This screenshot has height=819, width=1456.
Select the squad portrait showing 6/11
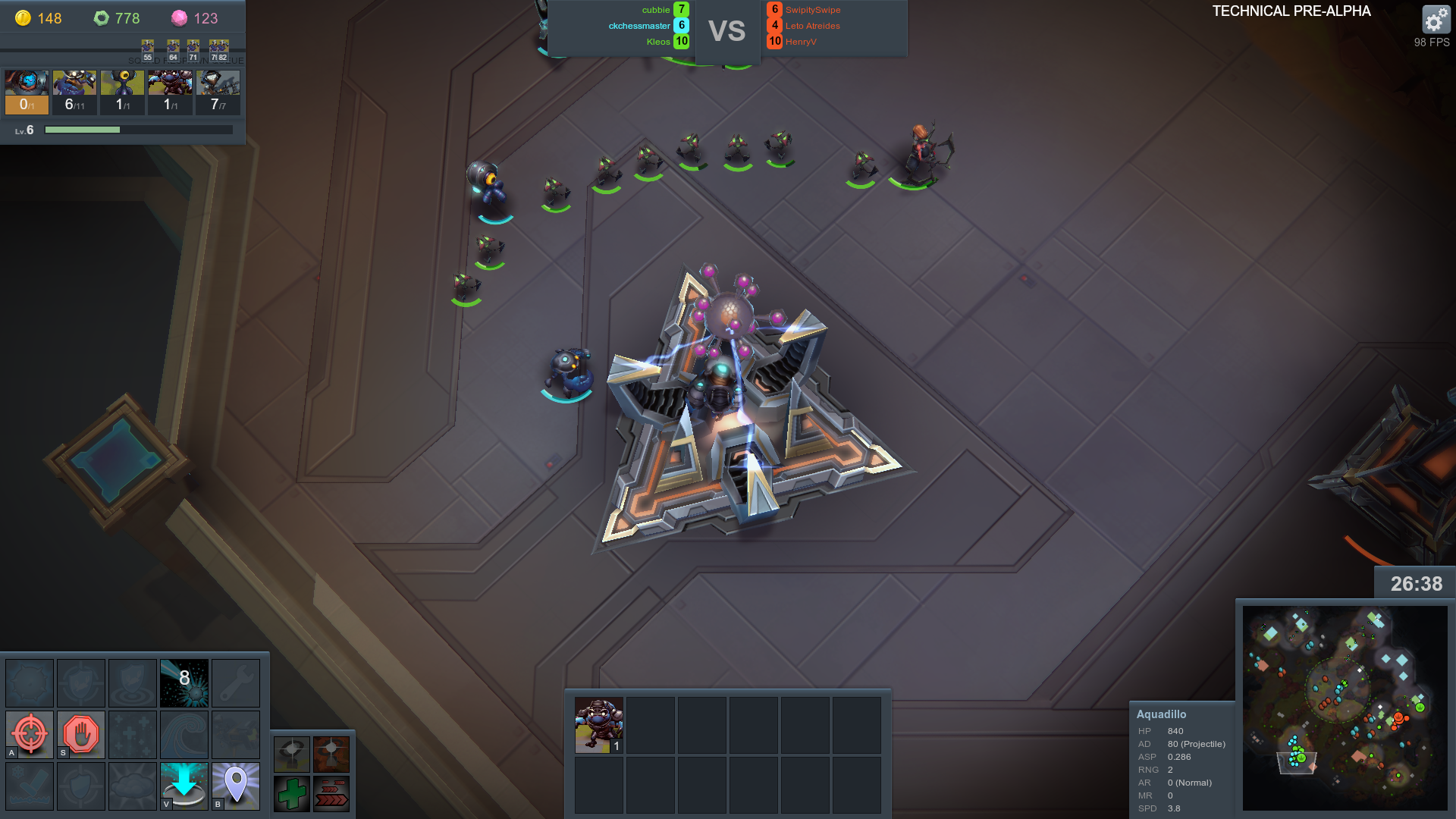pyautogui.click(x=74, y=92)
